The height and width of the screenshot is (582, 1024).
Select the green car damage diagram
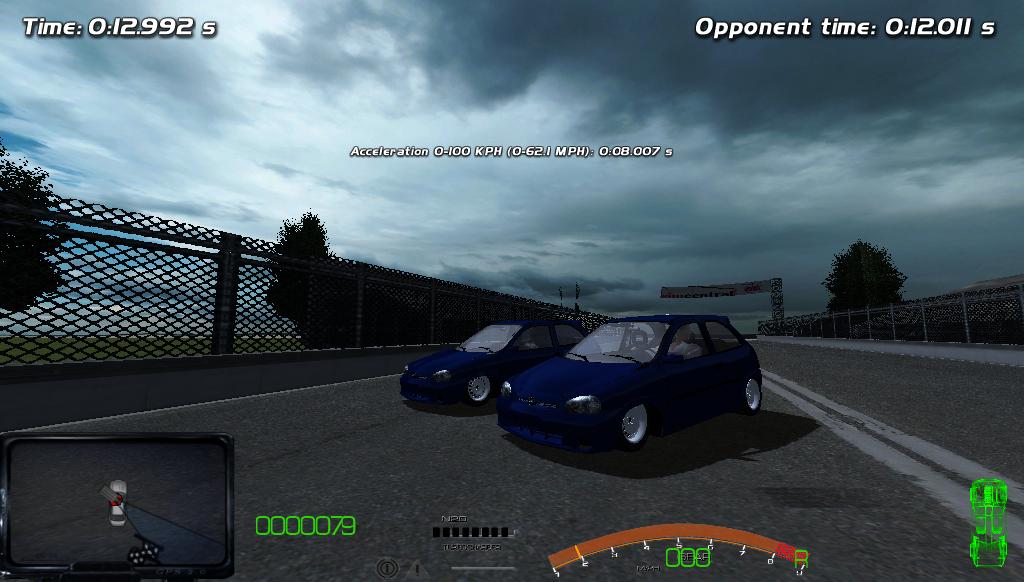988,522
